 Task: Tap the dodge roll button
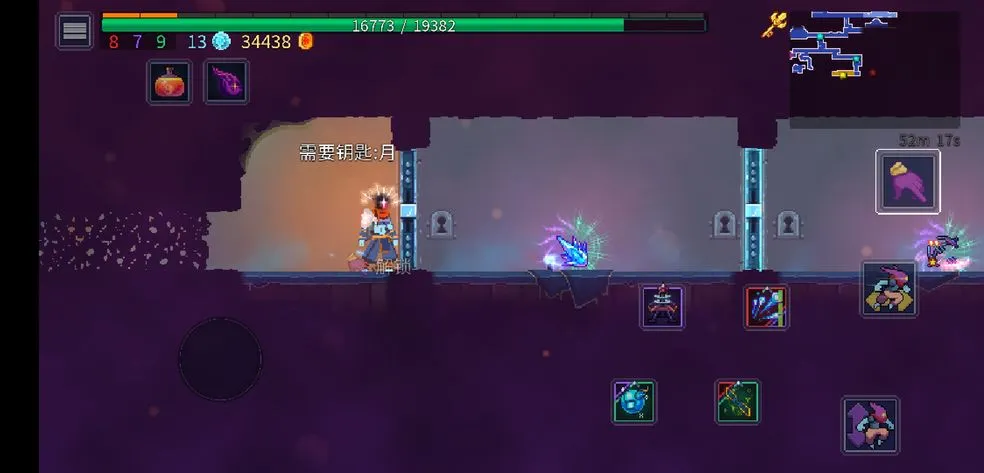click(x=889, y=289)
